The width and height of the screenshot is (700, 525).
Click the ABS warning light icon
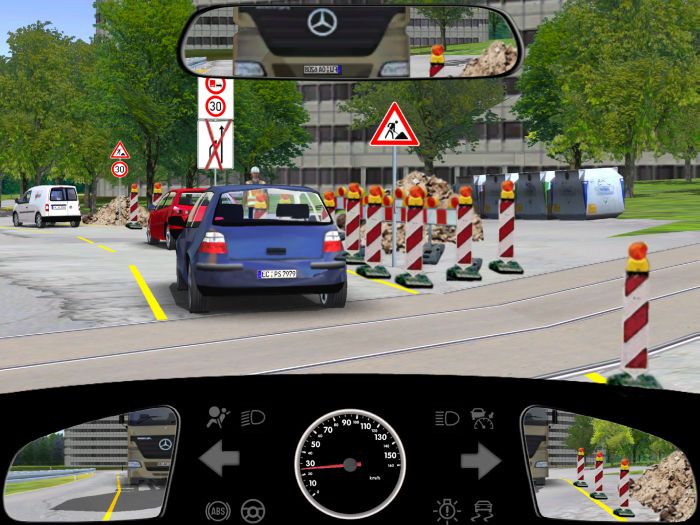click(x=216, y=511)
